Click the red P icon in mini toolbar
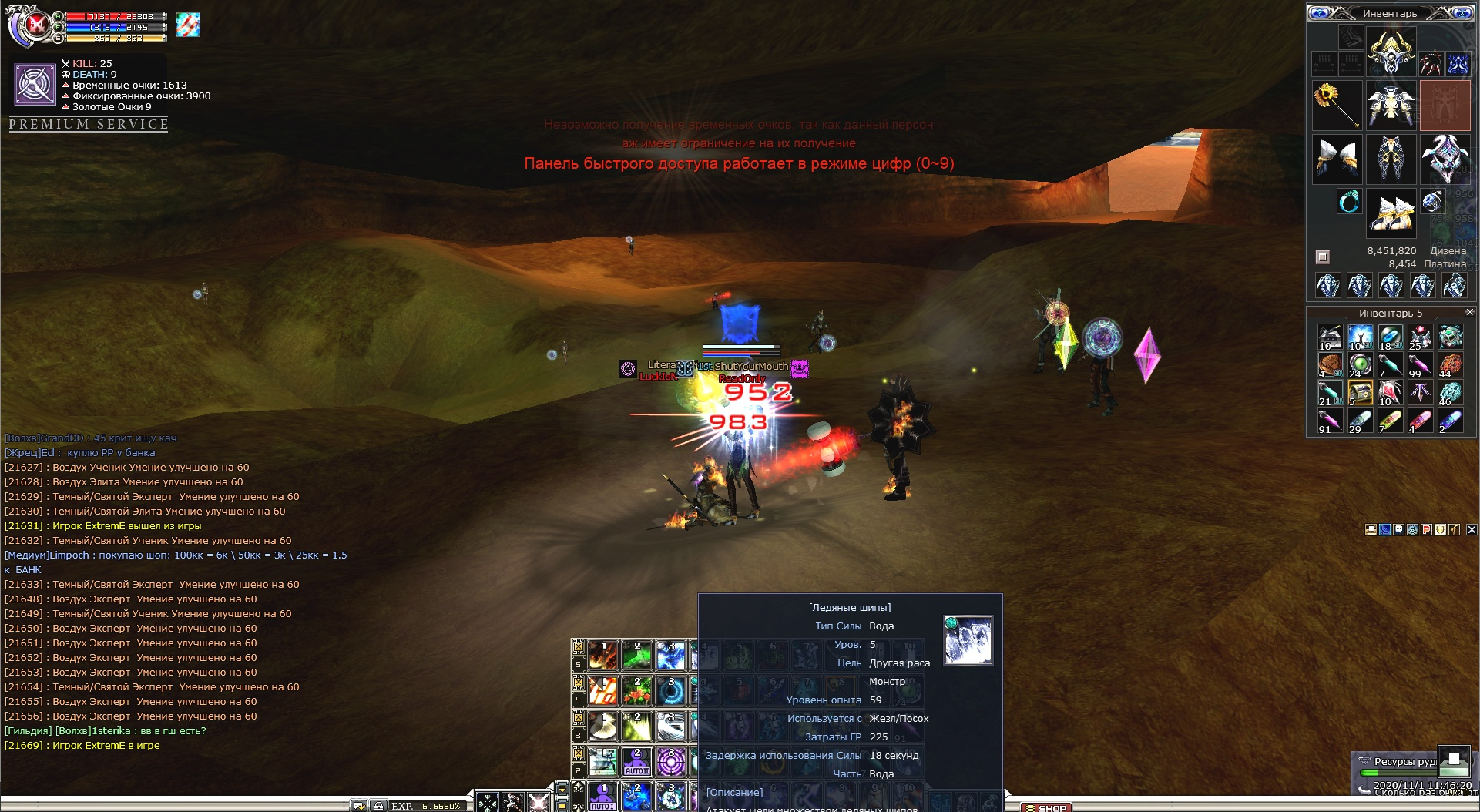Screen dimensions: 1480x812 (x=1427, y=529)
